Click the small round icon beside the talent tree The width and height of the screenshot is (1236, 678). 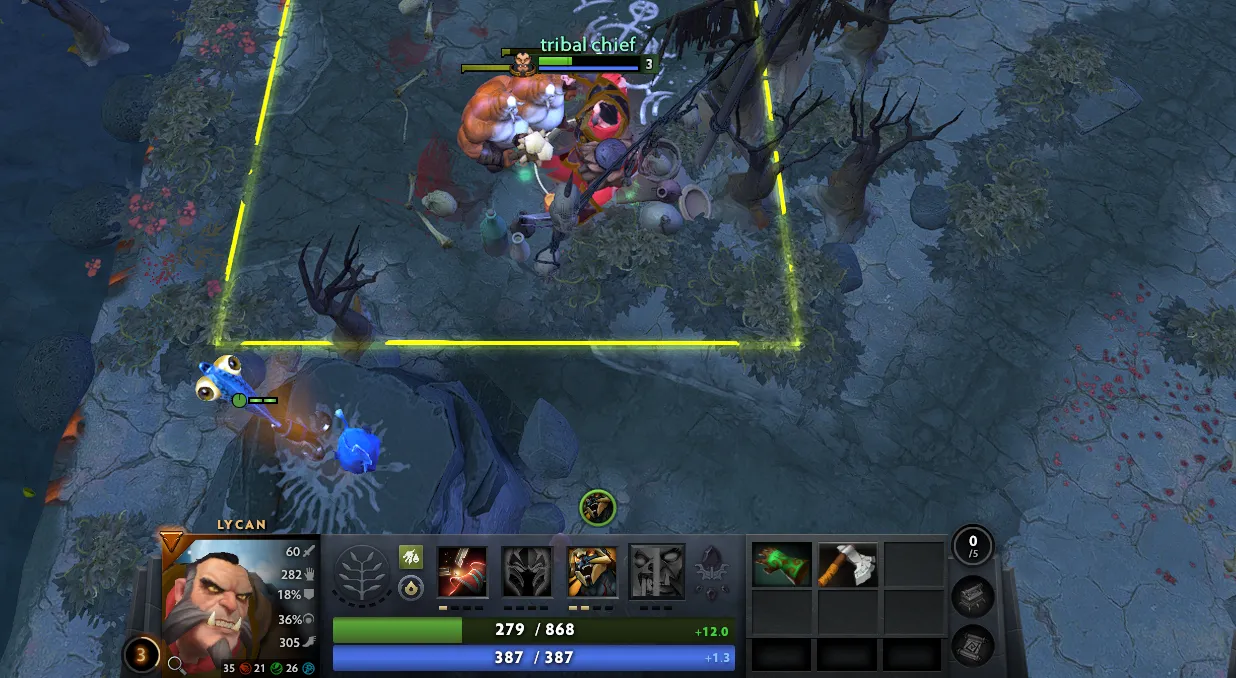(410, 588)
